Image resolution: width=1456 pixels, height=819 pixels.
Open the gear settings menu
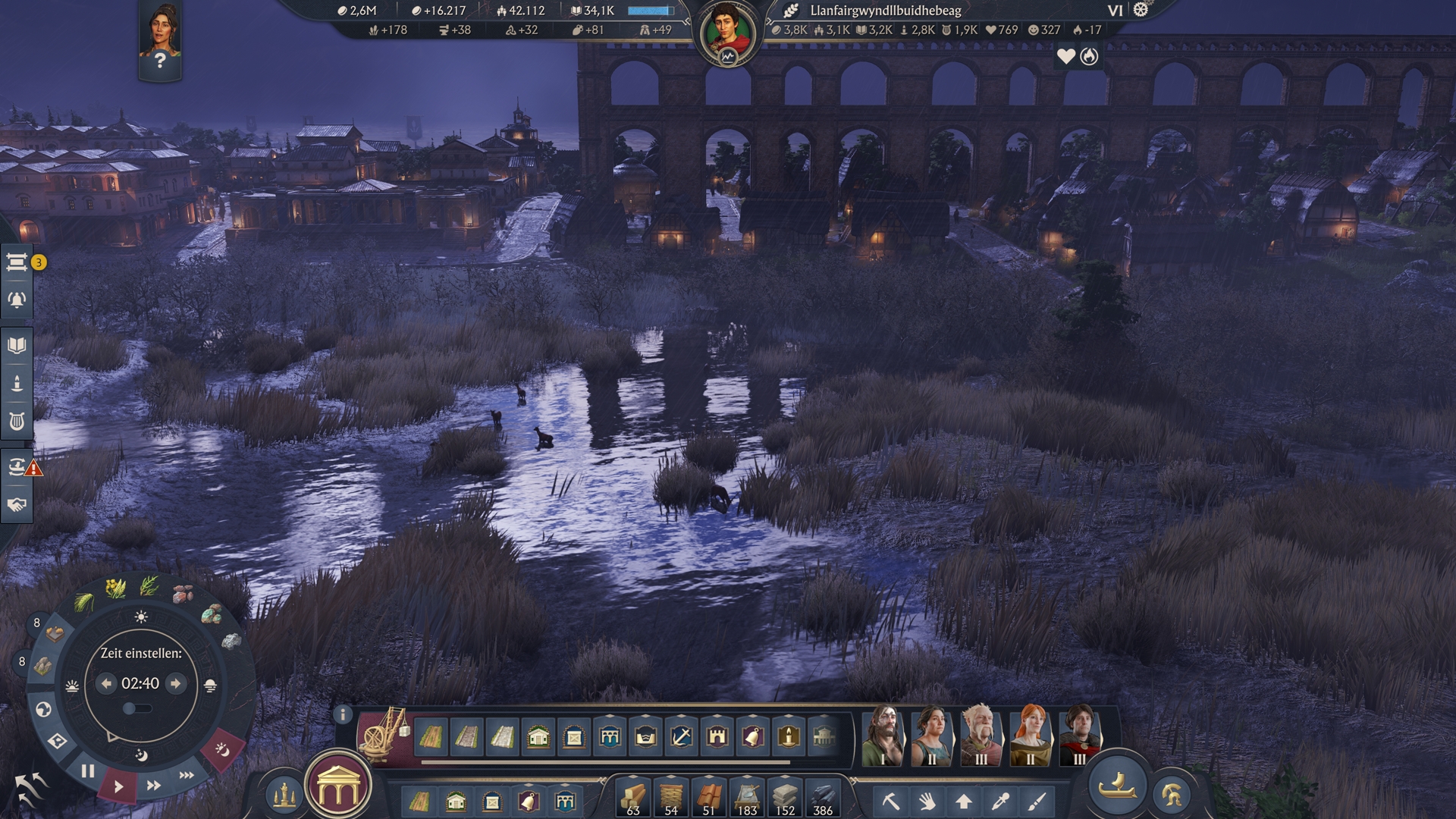[x=1141, y=10]
